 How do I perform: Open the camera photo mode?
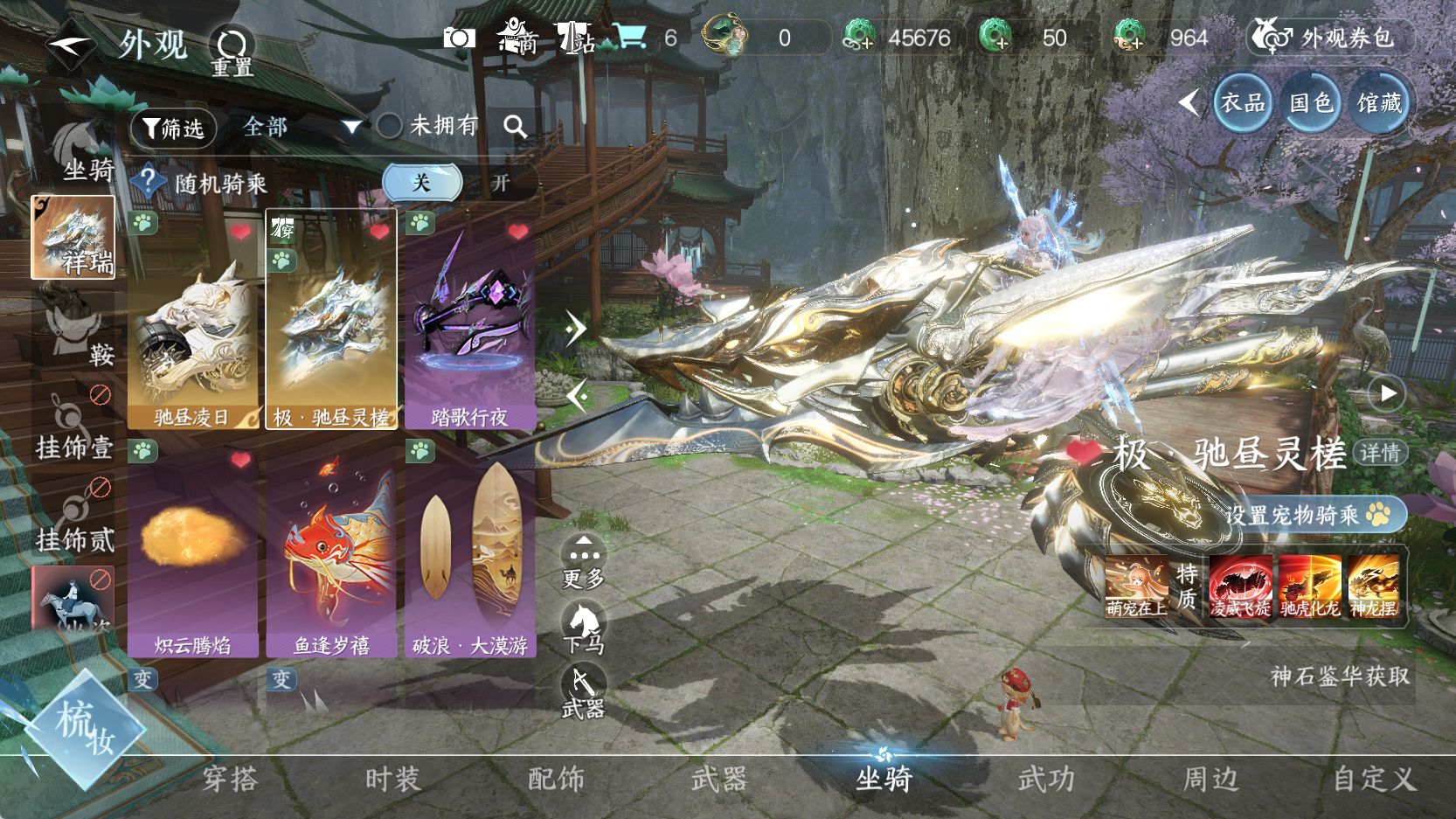[459, 38]
